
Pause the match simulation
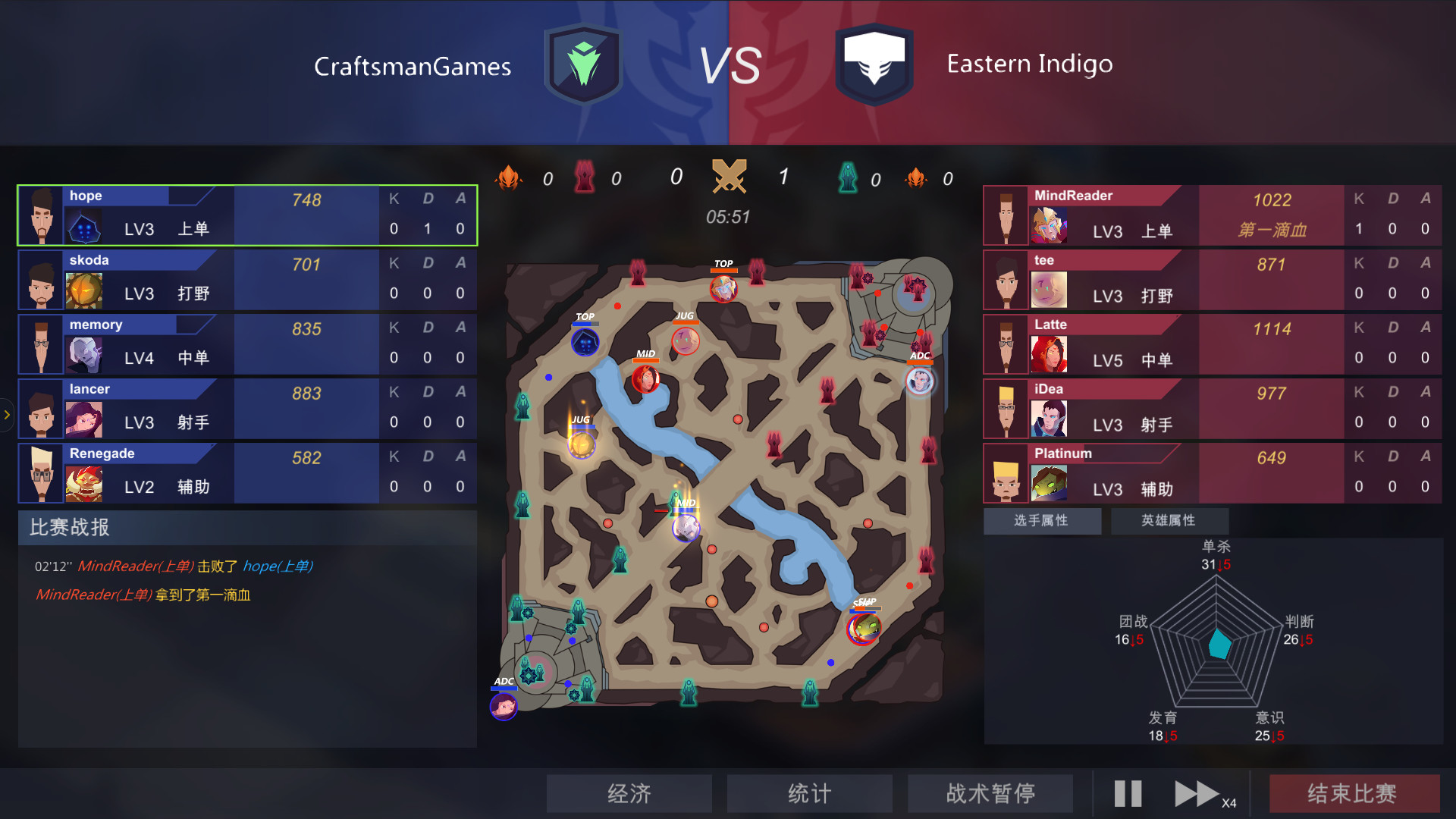(x=1127, y=792)
